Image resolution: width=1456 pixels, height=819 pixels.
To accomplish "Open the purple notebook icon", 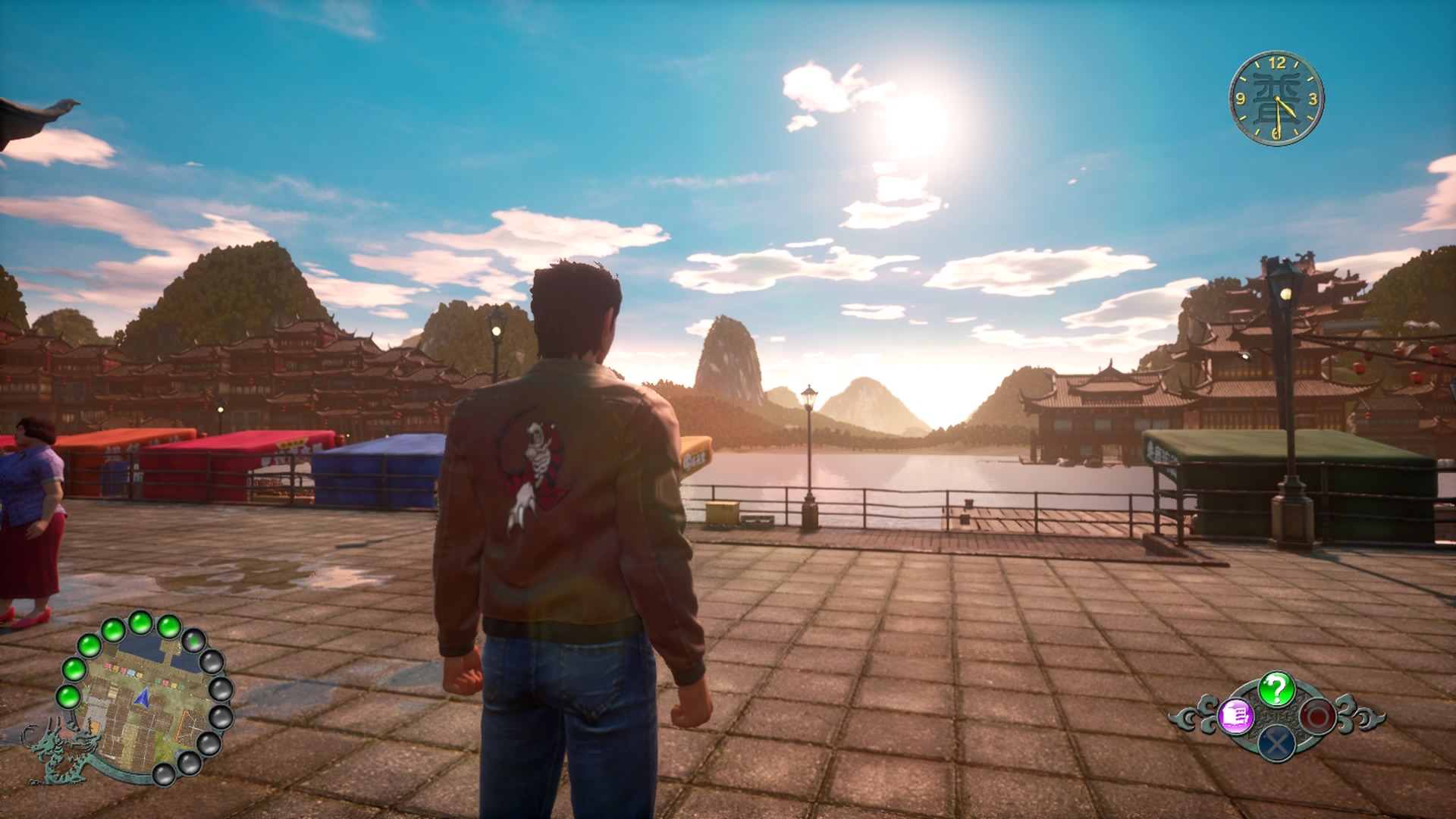I will point(1236,716).
